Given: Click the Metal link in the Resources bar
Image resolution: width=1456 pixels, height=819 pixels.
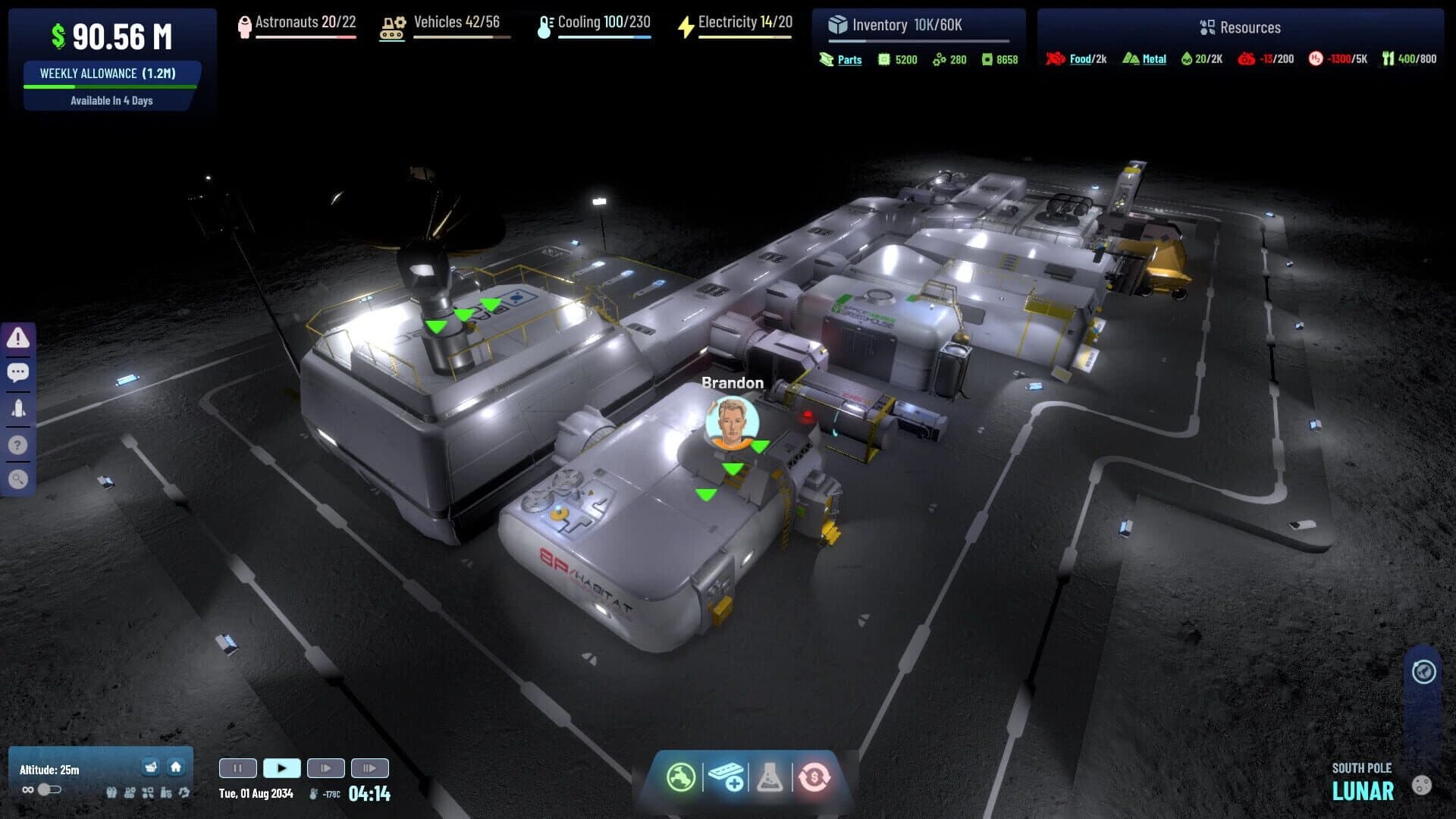Looking at the screenshot, I should point(1153,58).
